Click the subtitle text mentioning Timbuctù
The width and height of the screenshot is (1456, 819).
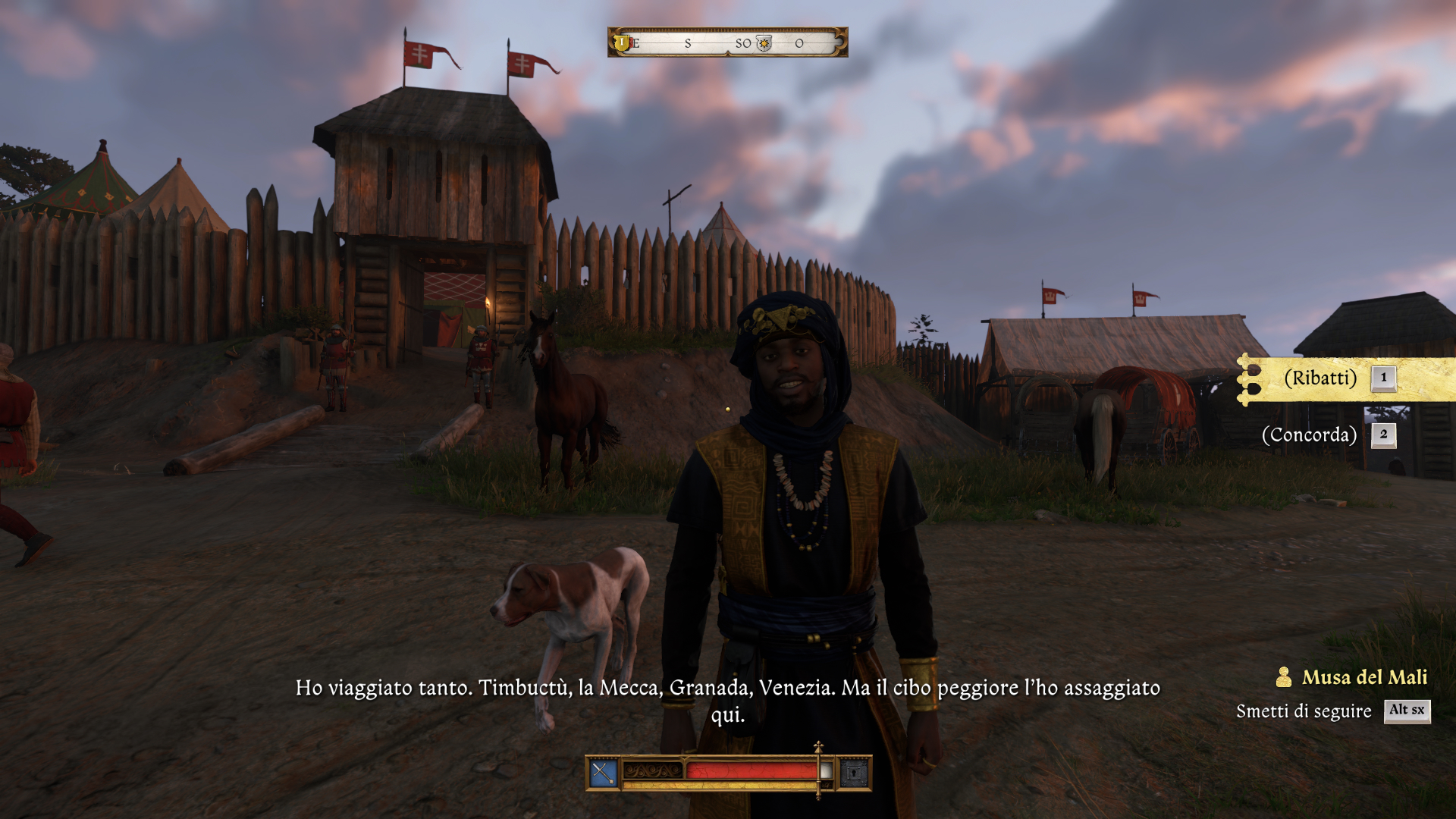[x=726, y=690]
